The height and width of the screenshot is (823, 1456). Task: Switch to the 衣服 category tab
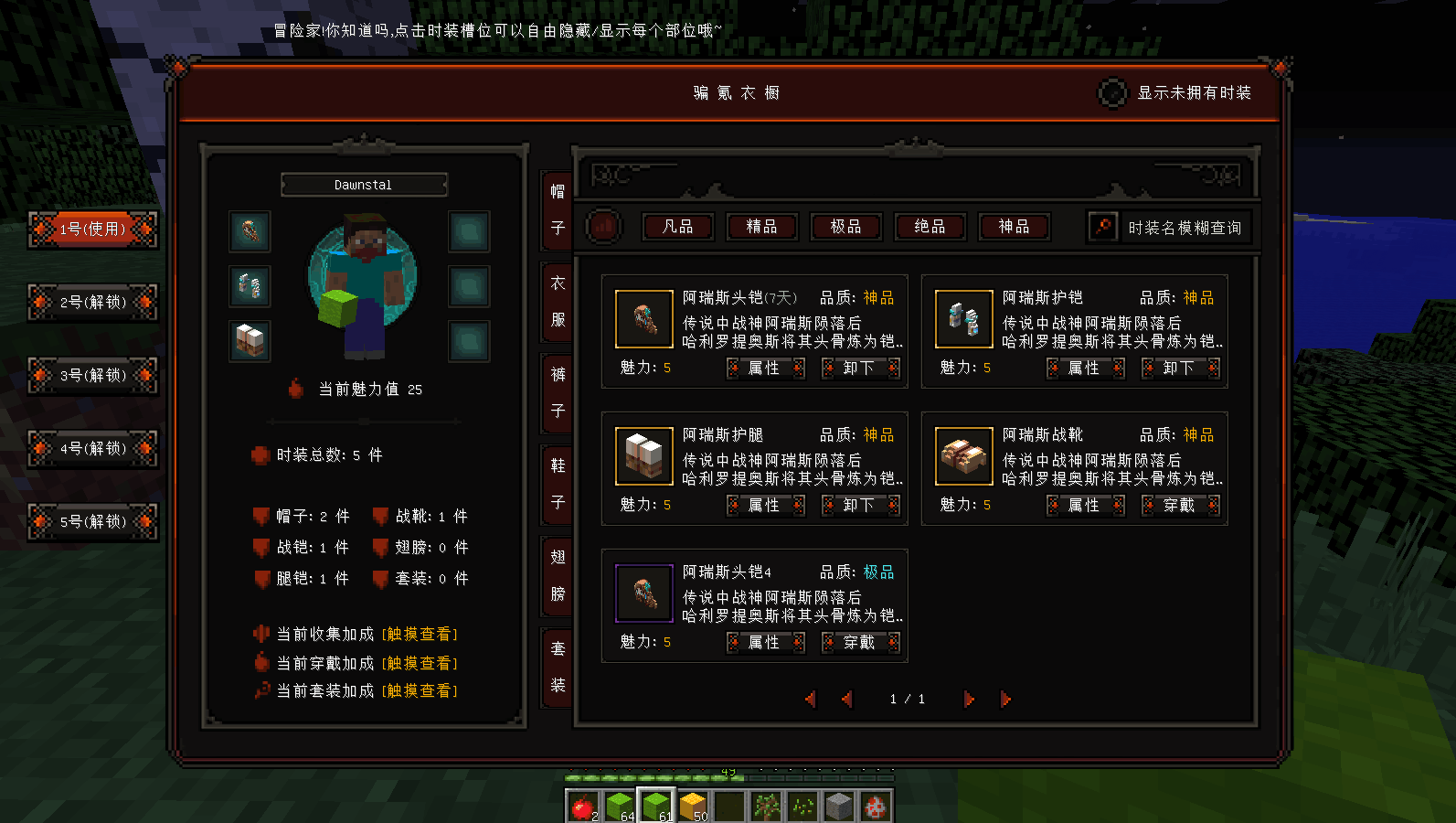(558, 300)
